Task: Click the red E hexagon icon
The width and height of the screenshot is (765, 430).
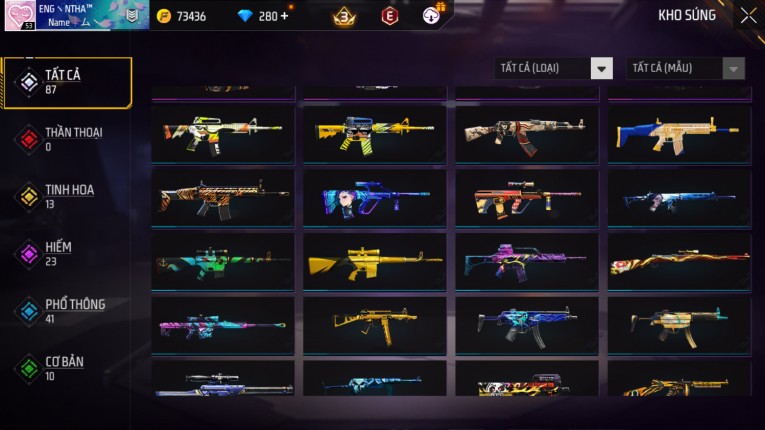Action: point(389,16)
